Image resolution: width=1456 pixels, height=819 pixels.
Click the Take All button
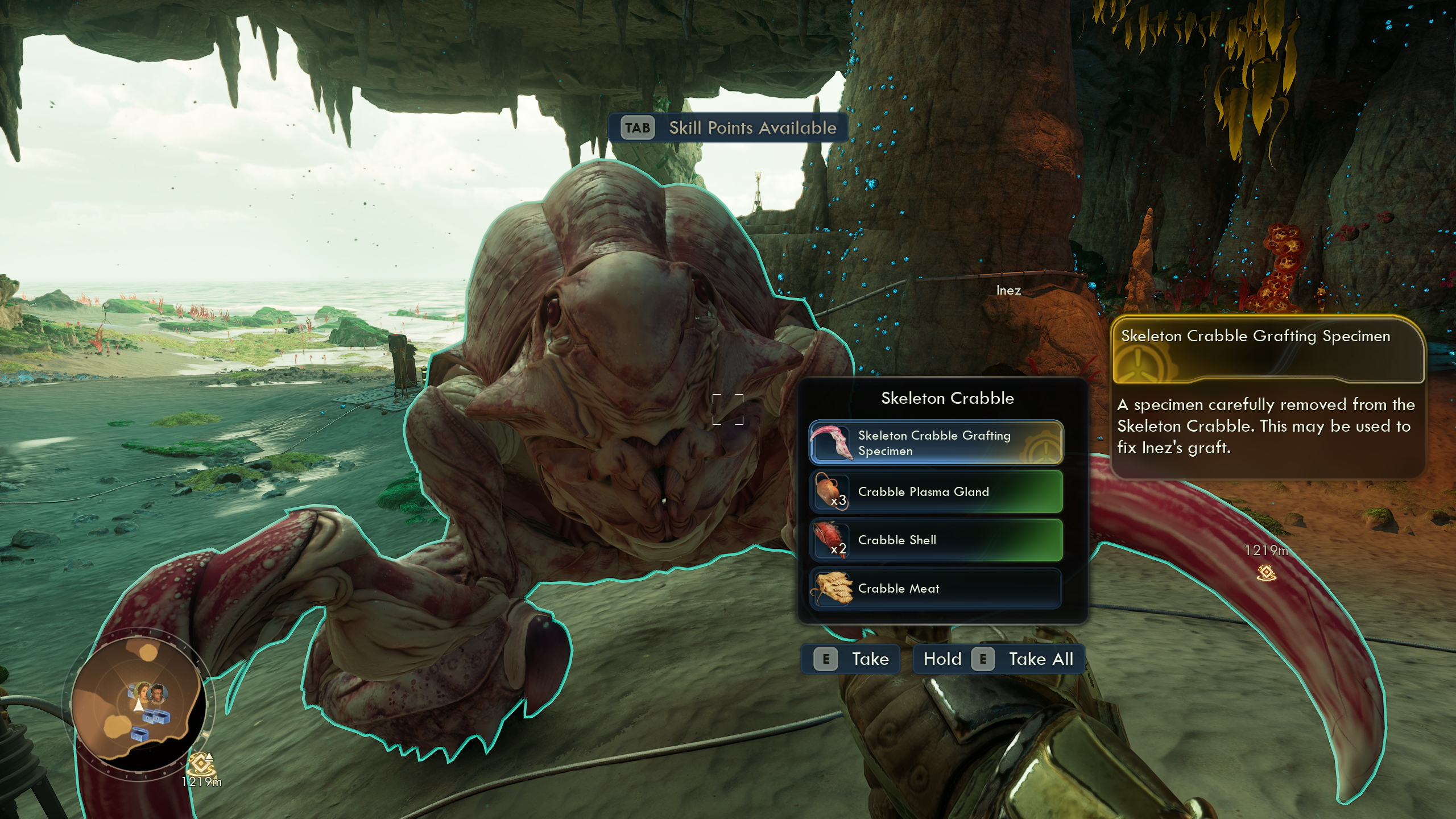click(999, 659)
